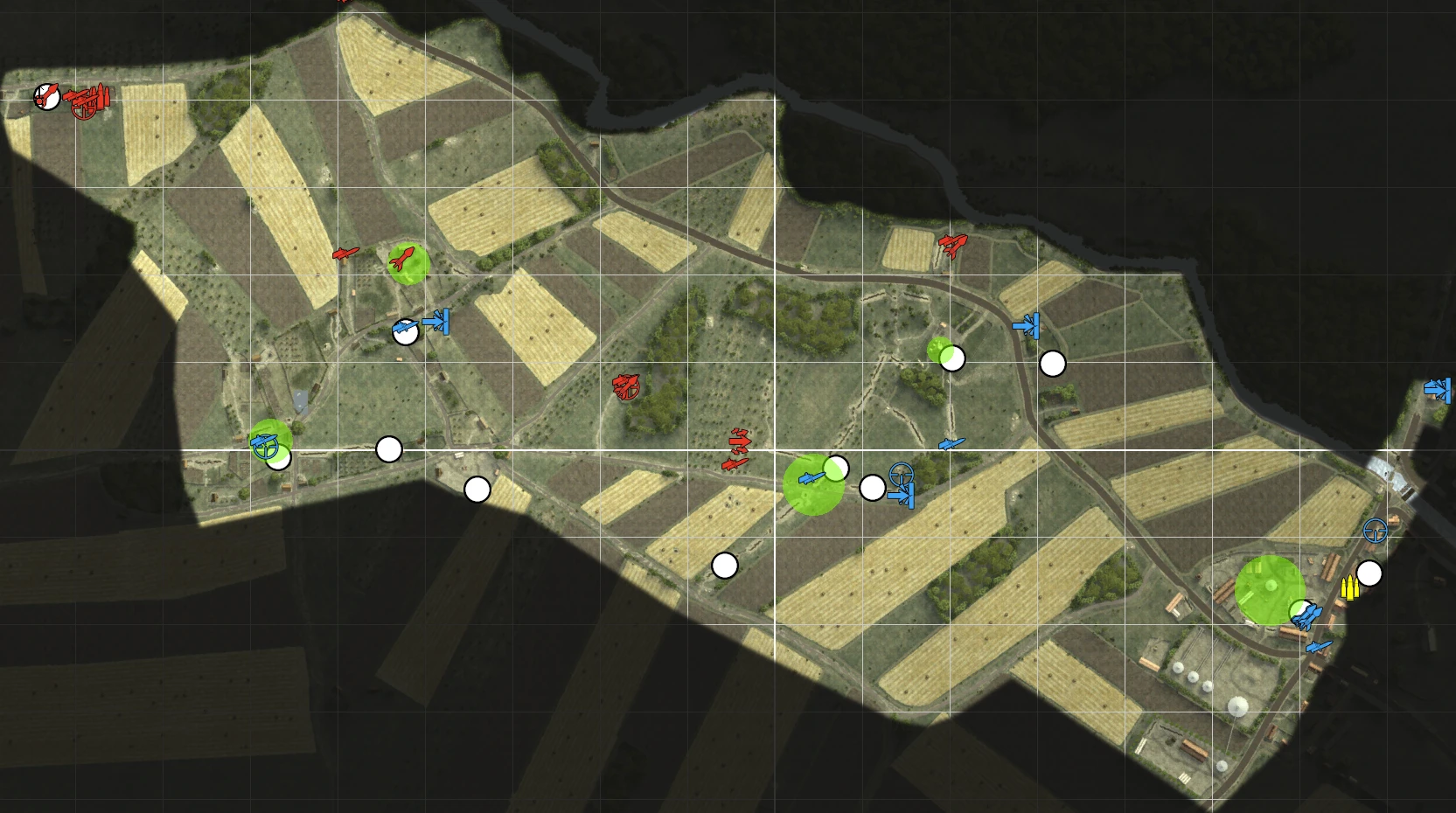Screen dimensions: 1456x813
Task: Select the red unit near the river bank
Action: click(x=952, y=244)
